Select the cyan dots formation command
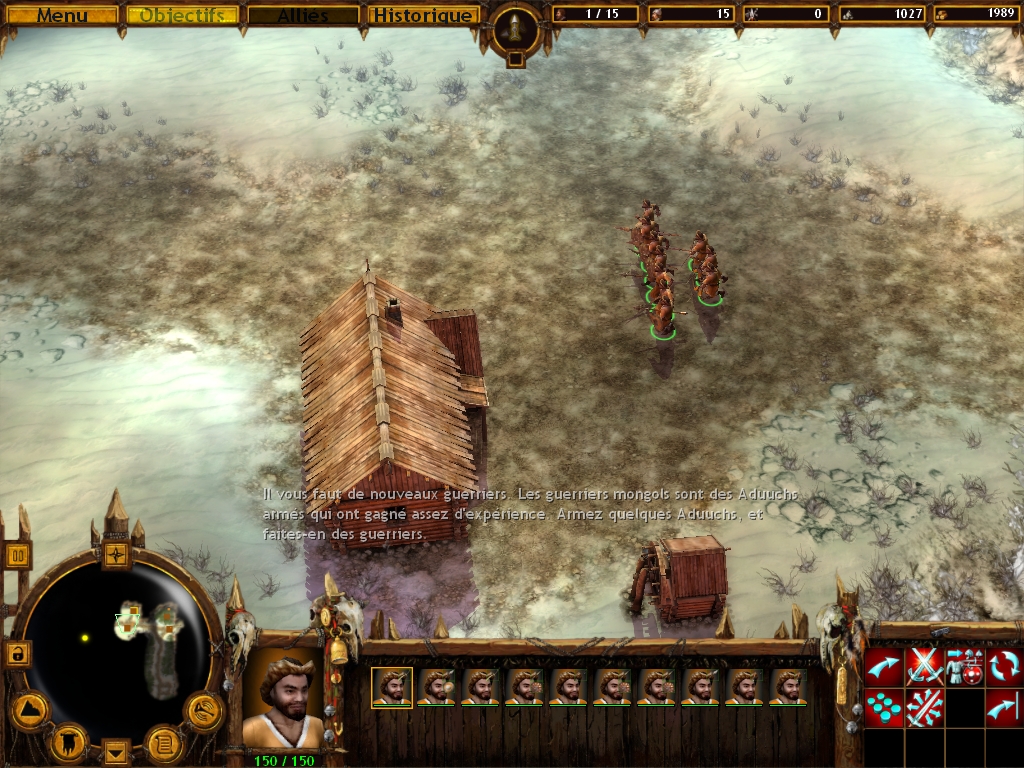The image size is (1024, 768). 883,708
